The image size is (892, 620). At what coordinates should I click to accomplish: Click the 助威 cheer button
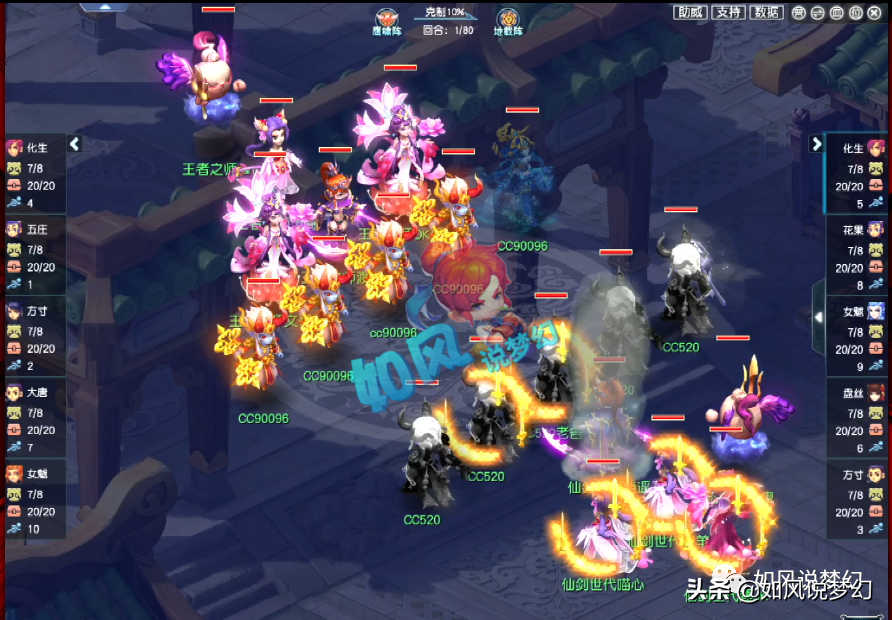tap(690, 12)
